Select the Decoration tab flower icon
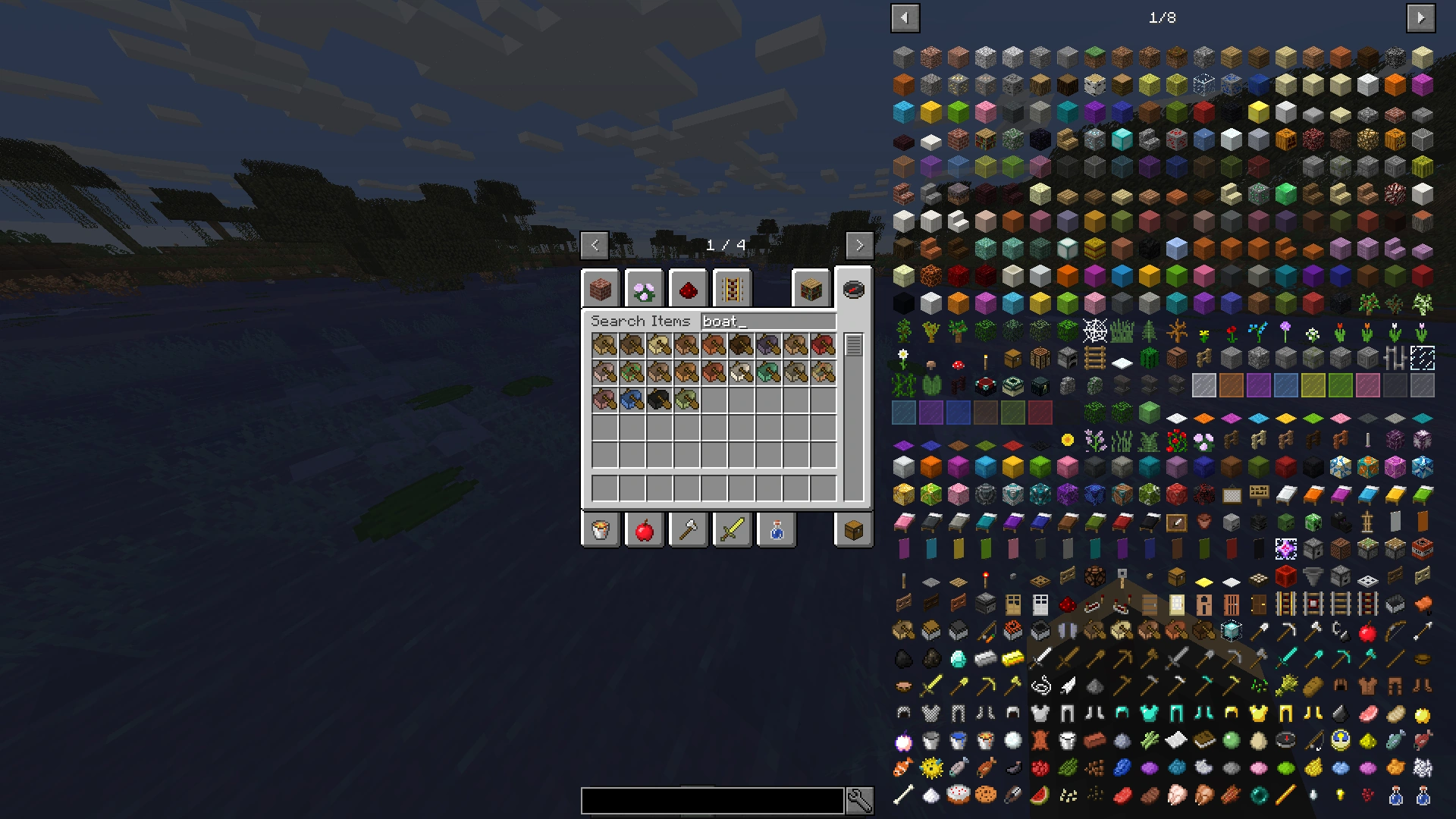The width and height of the screenshot is (1456, 819). click(x=644, y=288)
